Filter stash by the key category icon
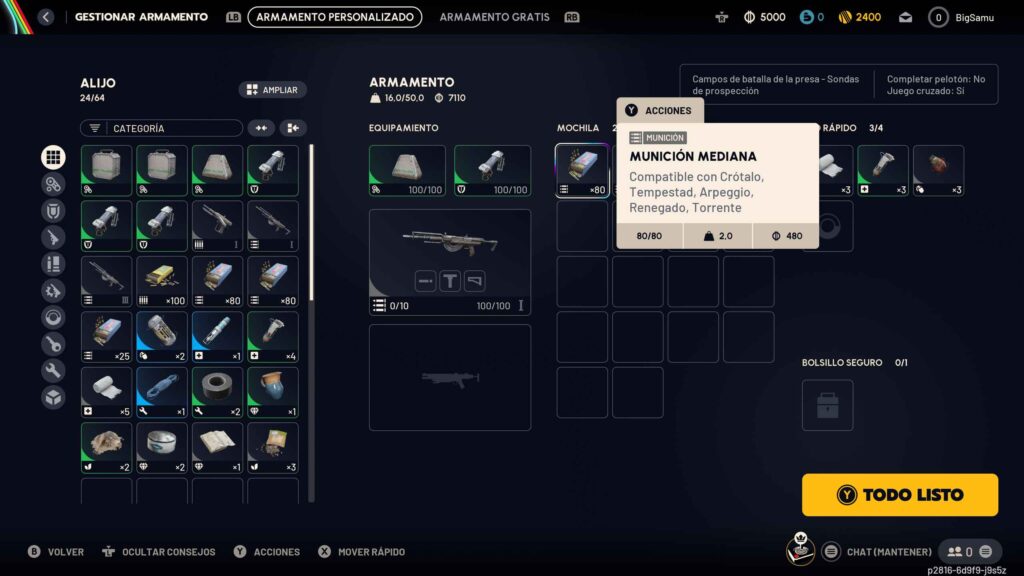 point(53,344)
